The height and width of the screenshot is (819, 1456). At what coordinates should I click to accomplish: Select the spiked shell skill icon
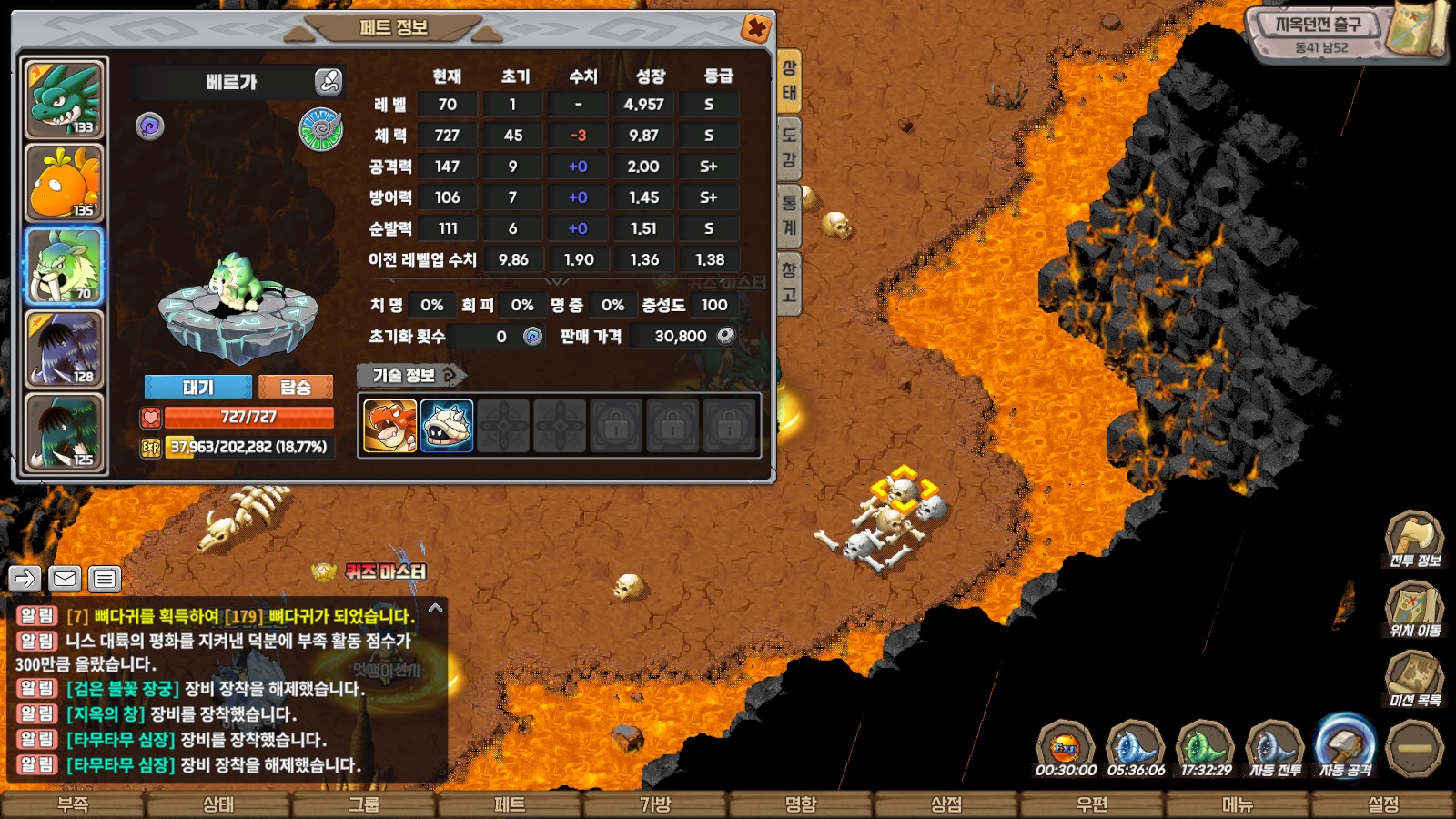[x=447, y=425]
